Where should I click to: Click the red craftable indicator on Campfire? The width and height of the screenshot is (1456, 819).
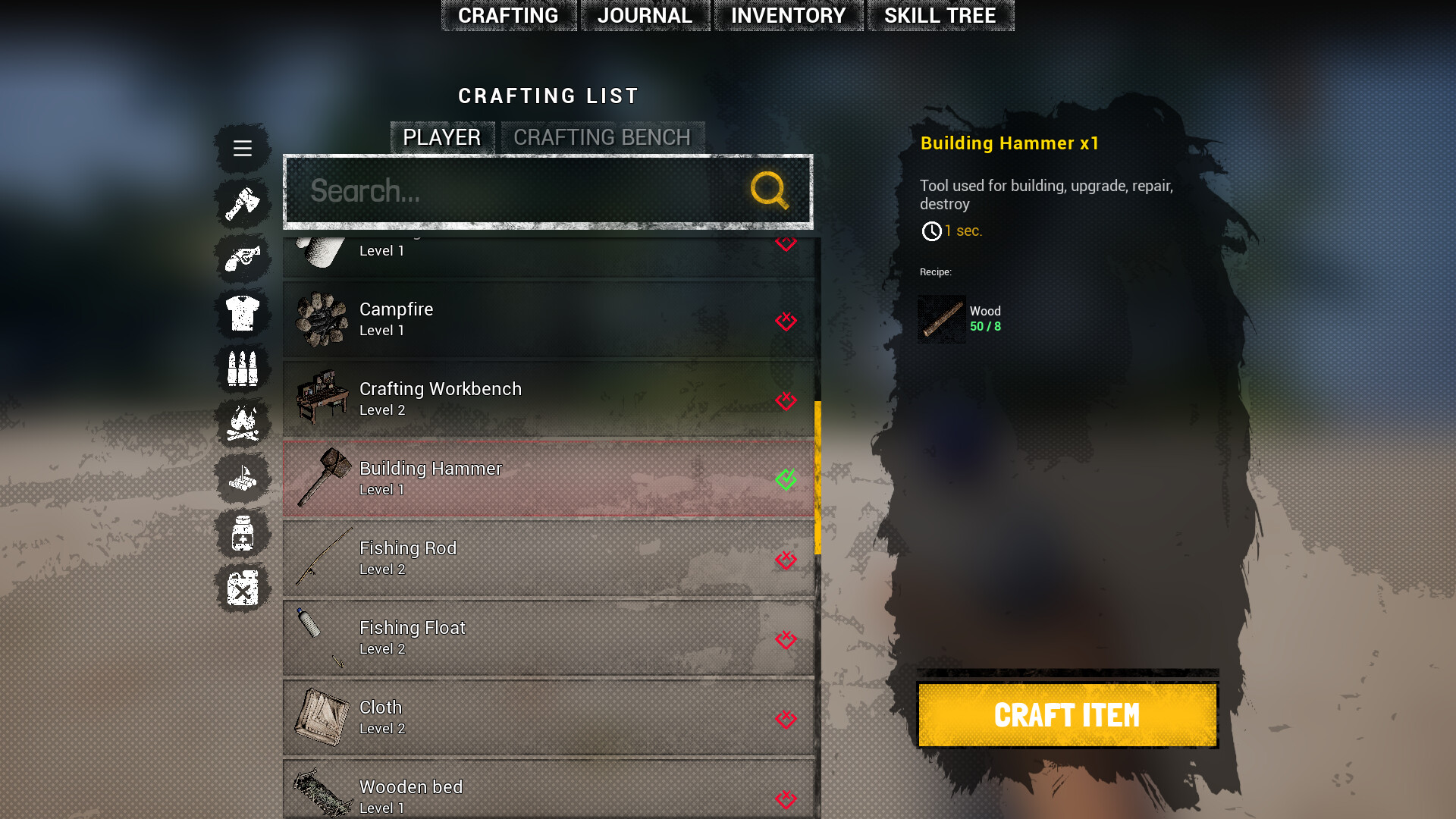click(x=786, y=321)
